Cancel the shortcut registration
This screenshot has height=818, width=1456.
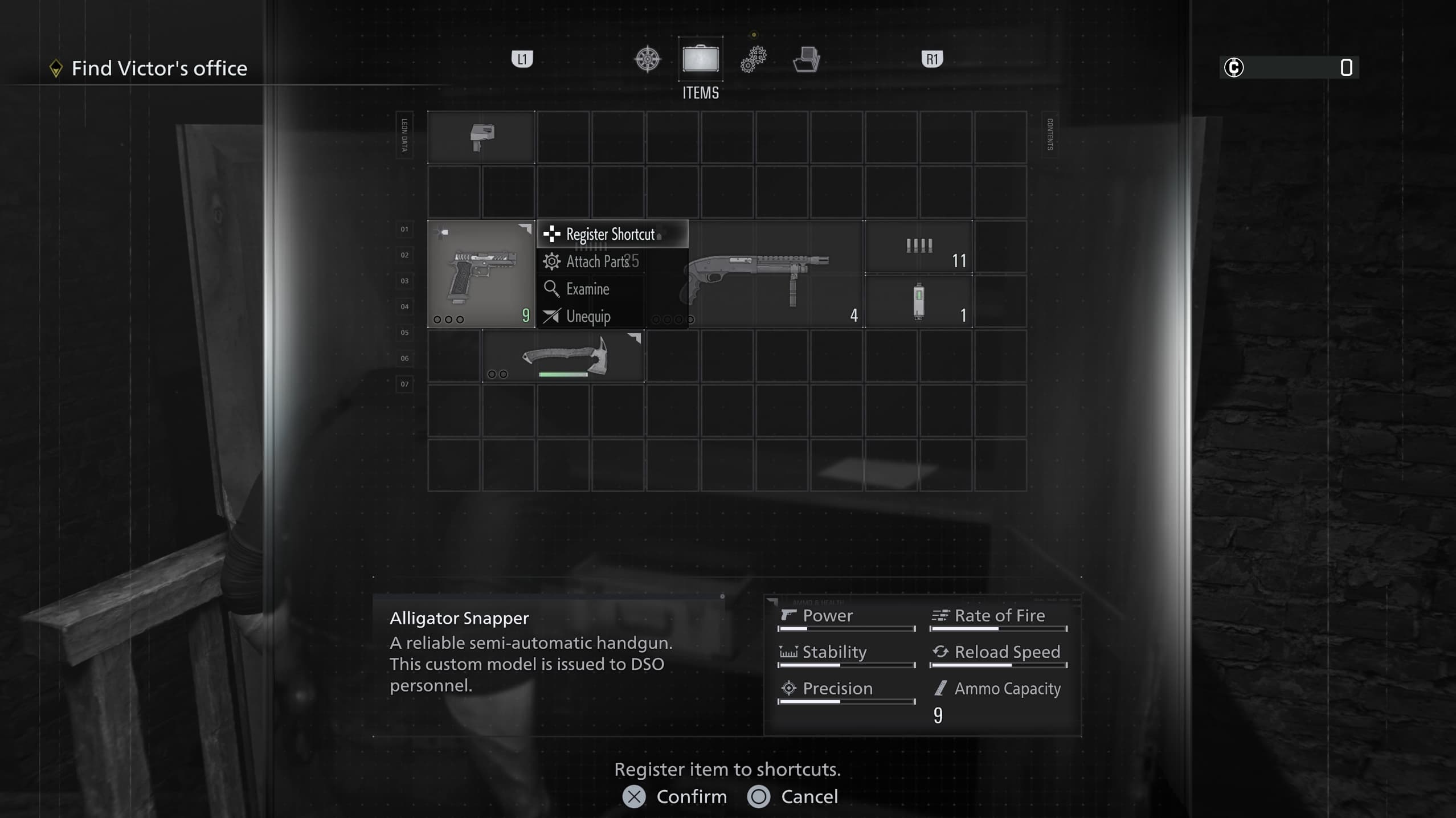point(793,796)
